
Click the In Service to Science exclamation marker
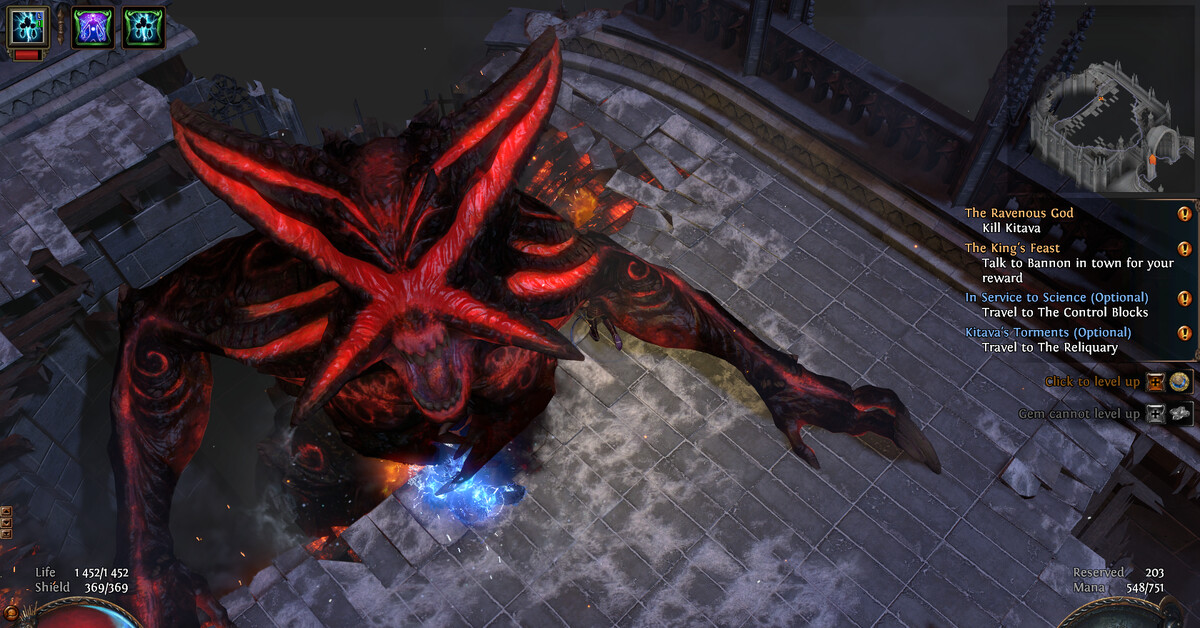1184,298
